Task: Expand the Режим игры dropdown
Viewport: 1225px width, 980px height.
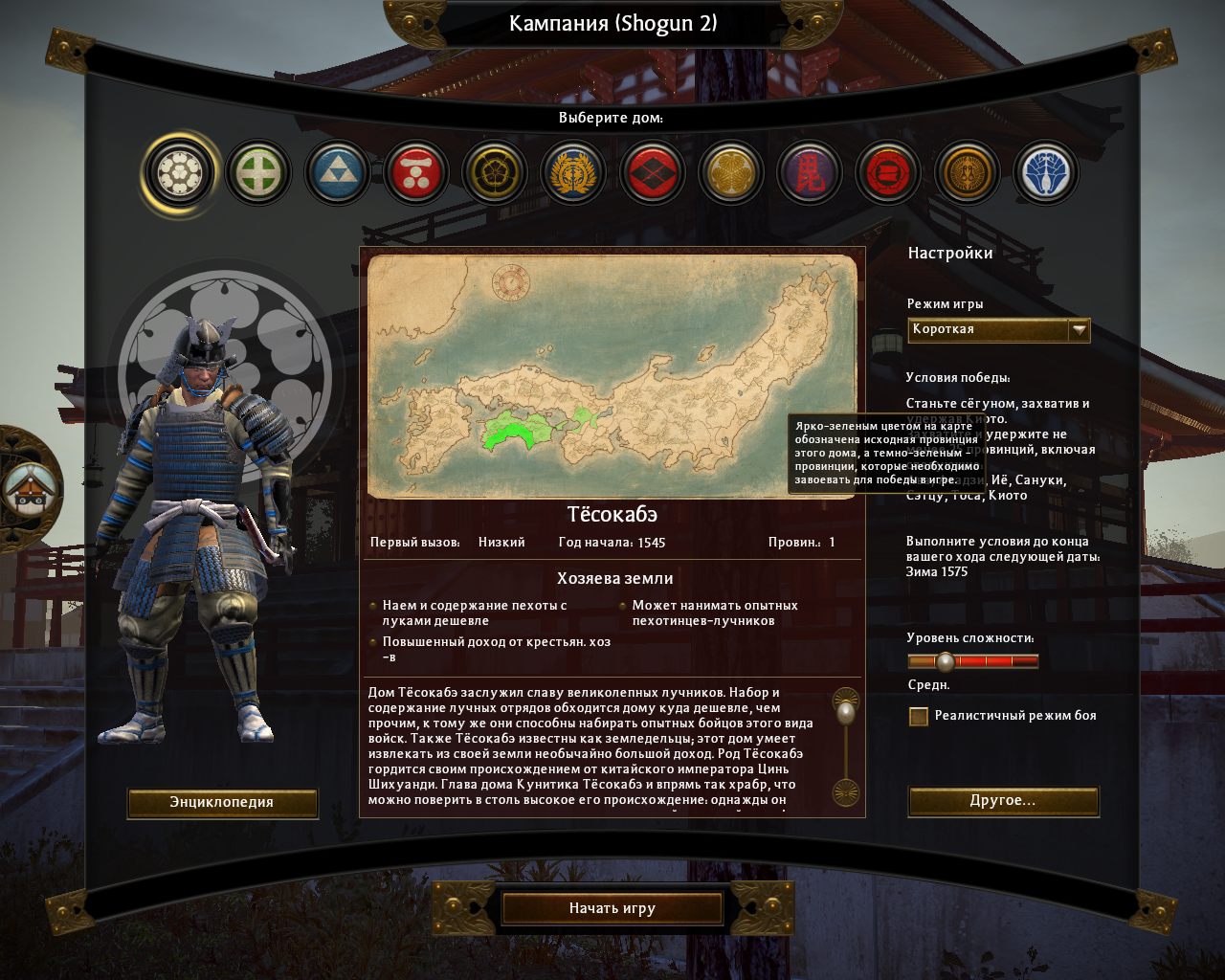Action: click(1079, 329)
